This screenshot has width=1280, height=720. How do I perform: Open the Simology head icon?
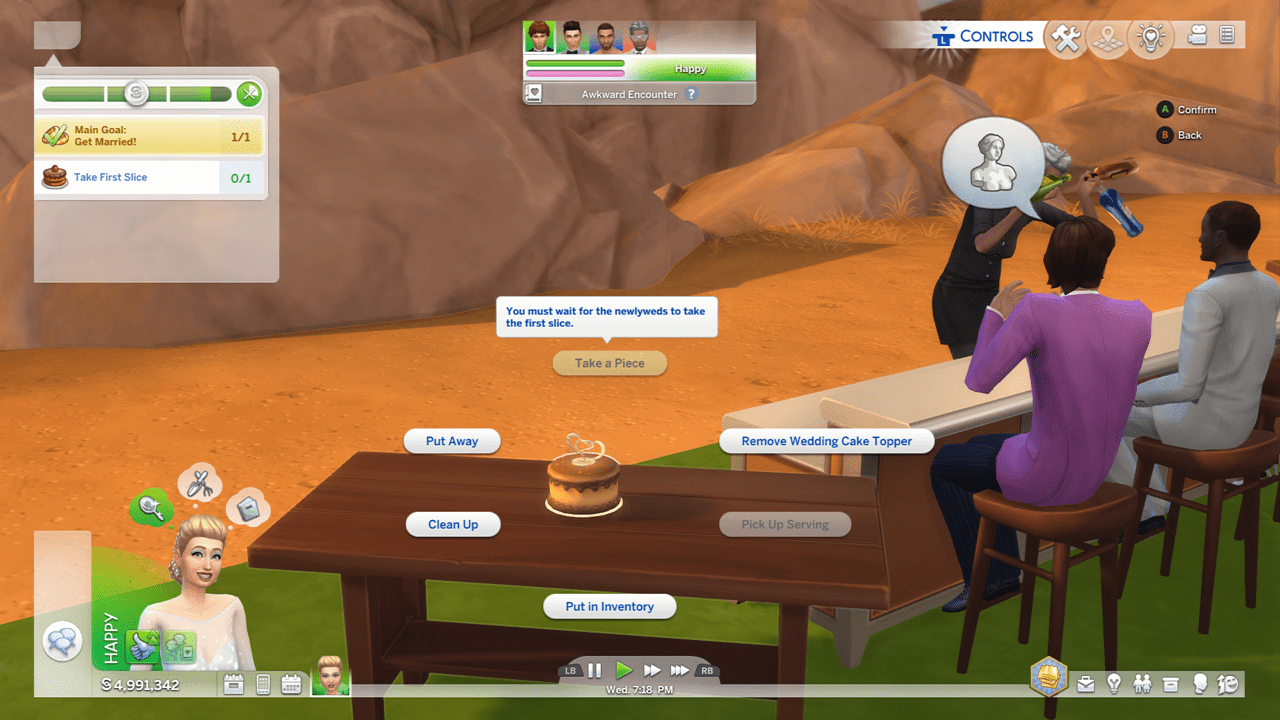click(x=1200, y=684)
